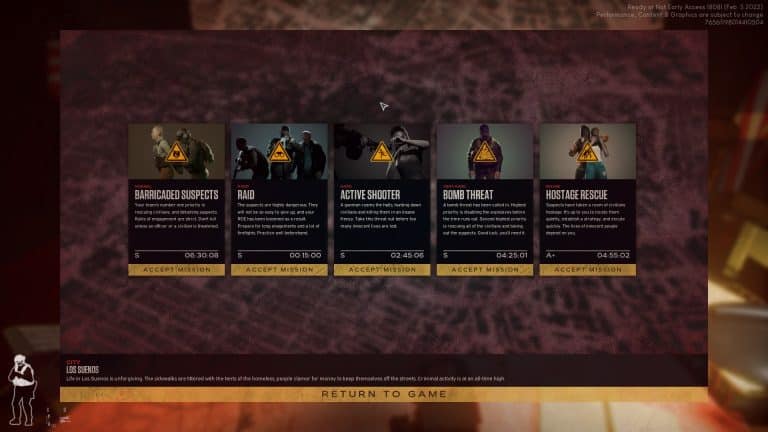Accept the Active Shooter mission
The width and height of the screenshot is (768, 432).
click(382, 269)
